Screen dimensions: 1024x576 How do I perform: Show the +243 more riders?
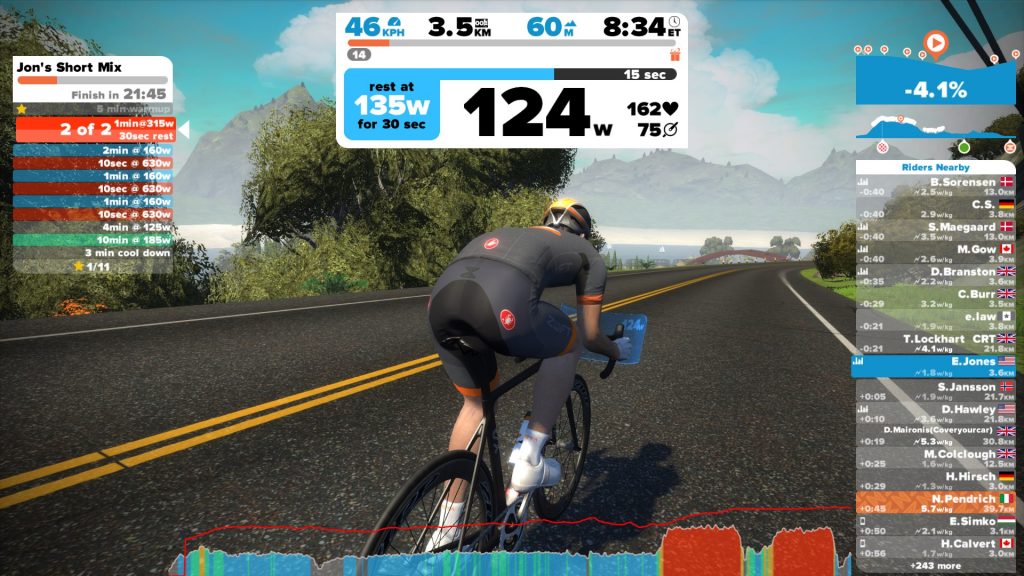(x=935, y=566)
